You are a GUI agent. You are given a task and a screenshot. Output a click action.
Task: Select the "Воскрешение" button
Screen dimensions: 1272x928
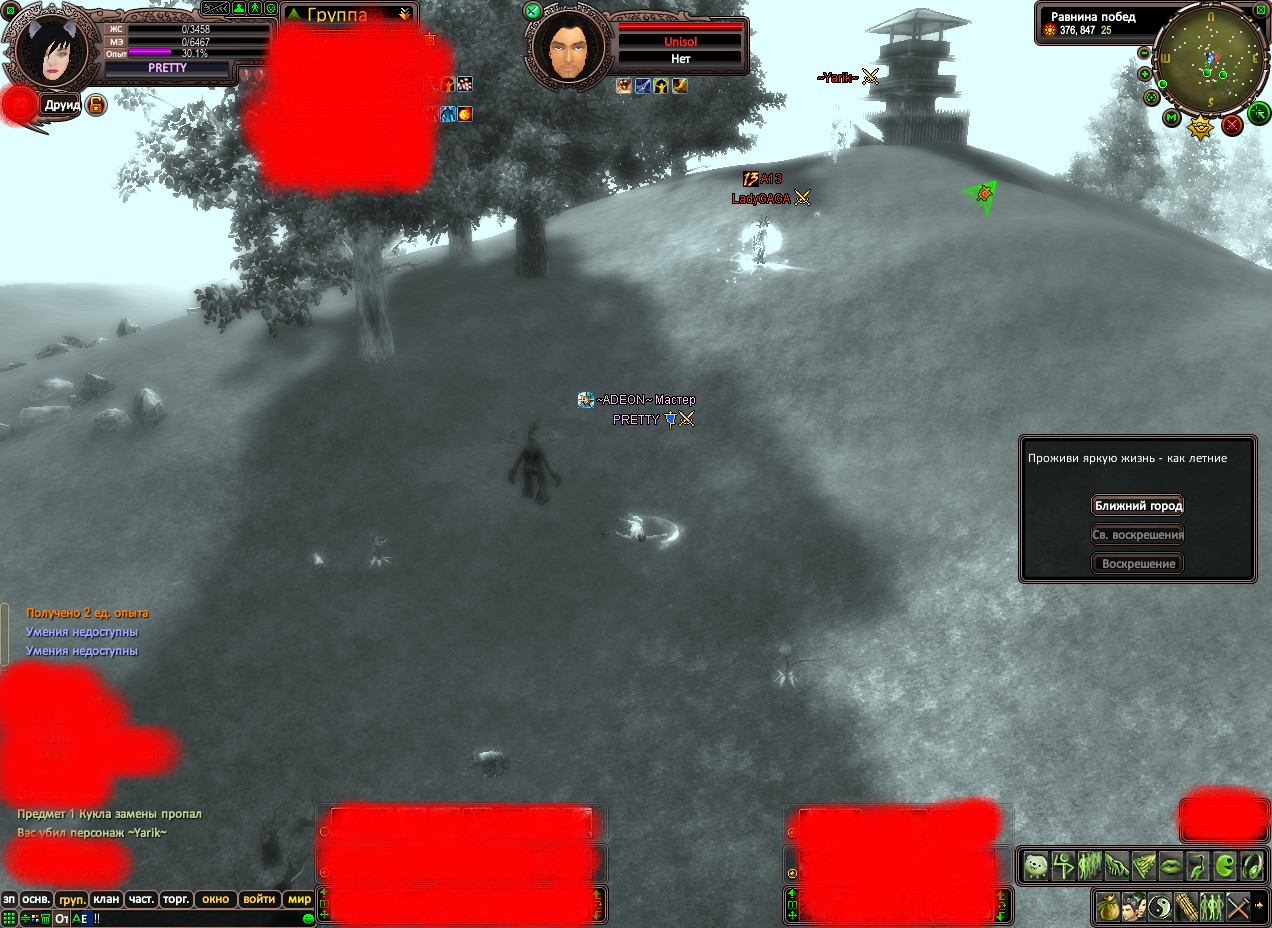click(x=1138, y=564)
